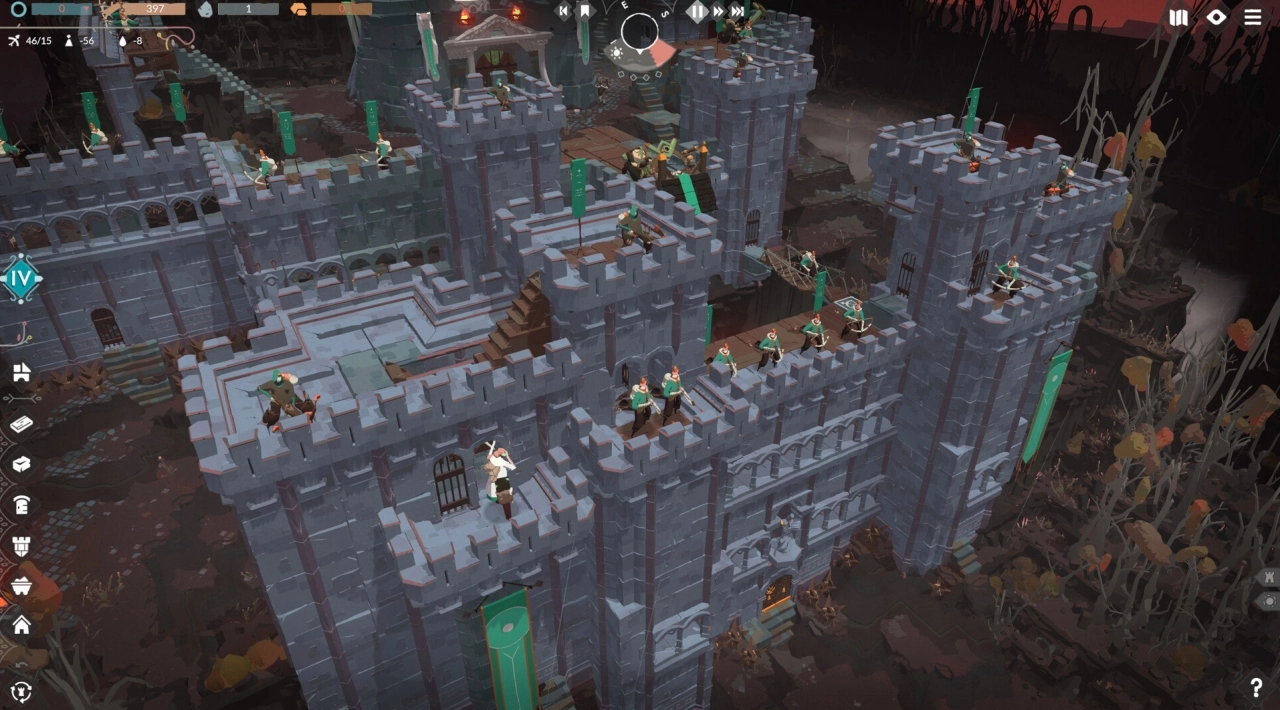This screenshot has height=710, width=1280.
Task: Open the question mark help
Action: [x=1256, y=688]
